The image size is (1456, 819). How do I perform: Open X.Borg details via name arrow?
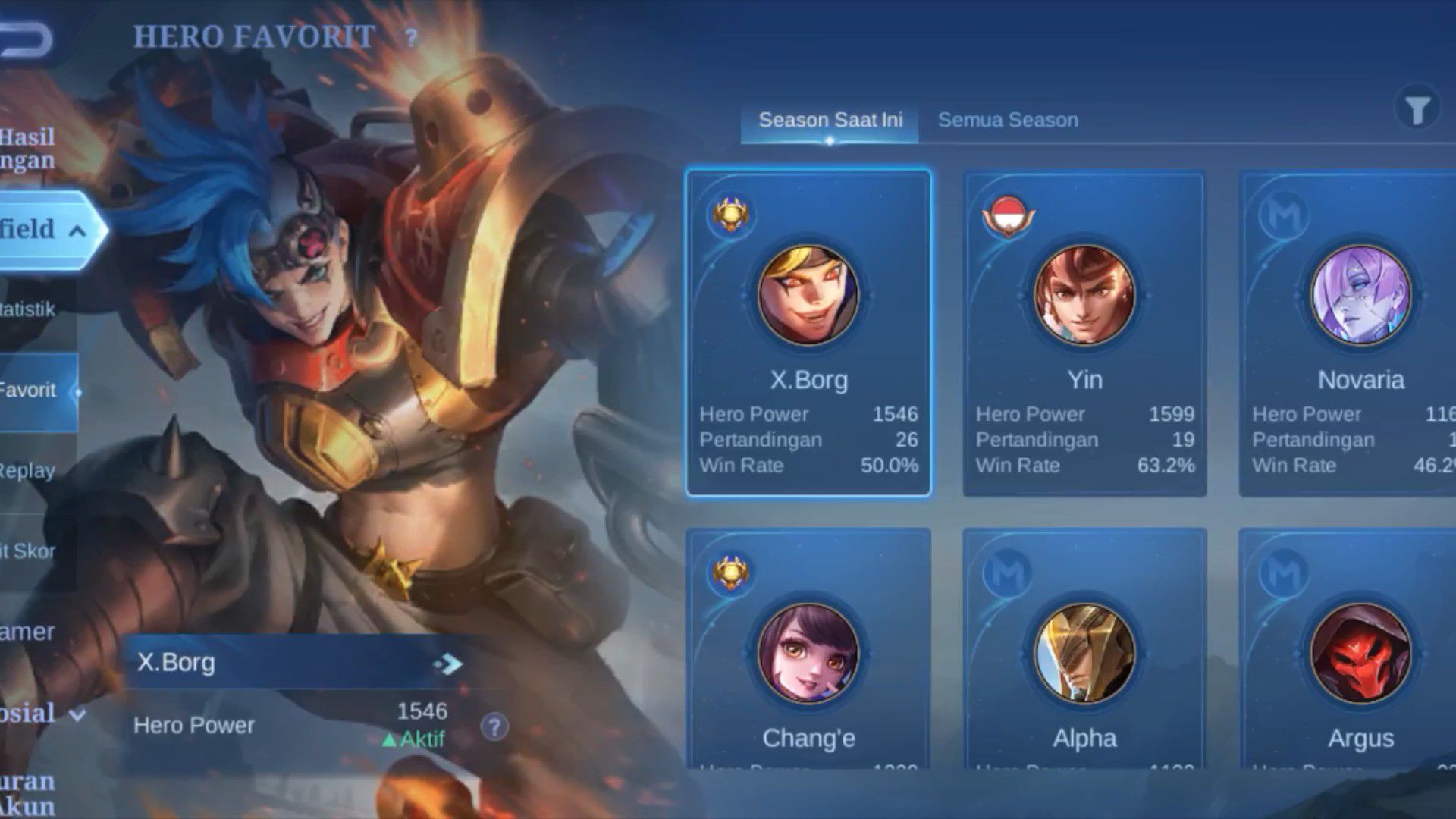pyautogui.click(x=449, y=664)
